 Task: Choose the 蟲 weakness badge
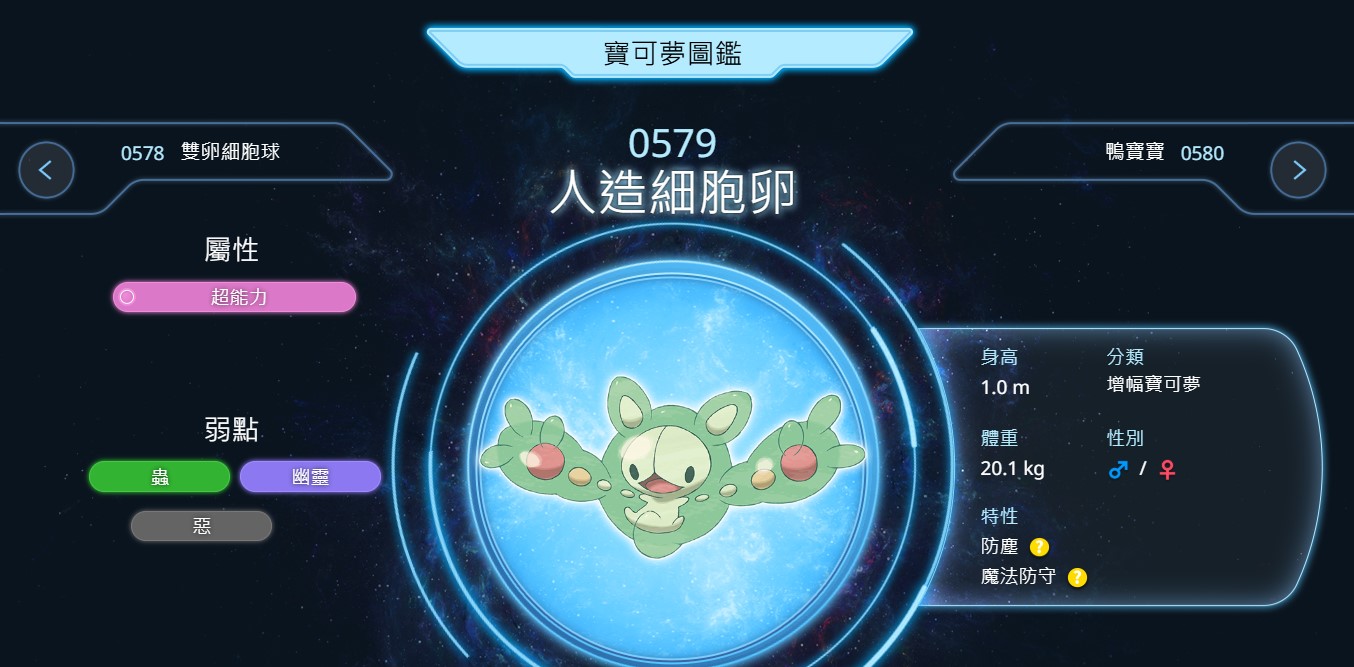click(x=160, y=477)
